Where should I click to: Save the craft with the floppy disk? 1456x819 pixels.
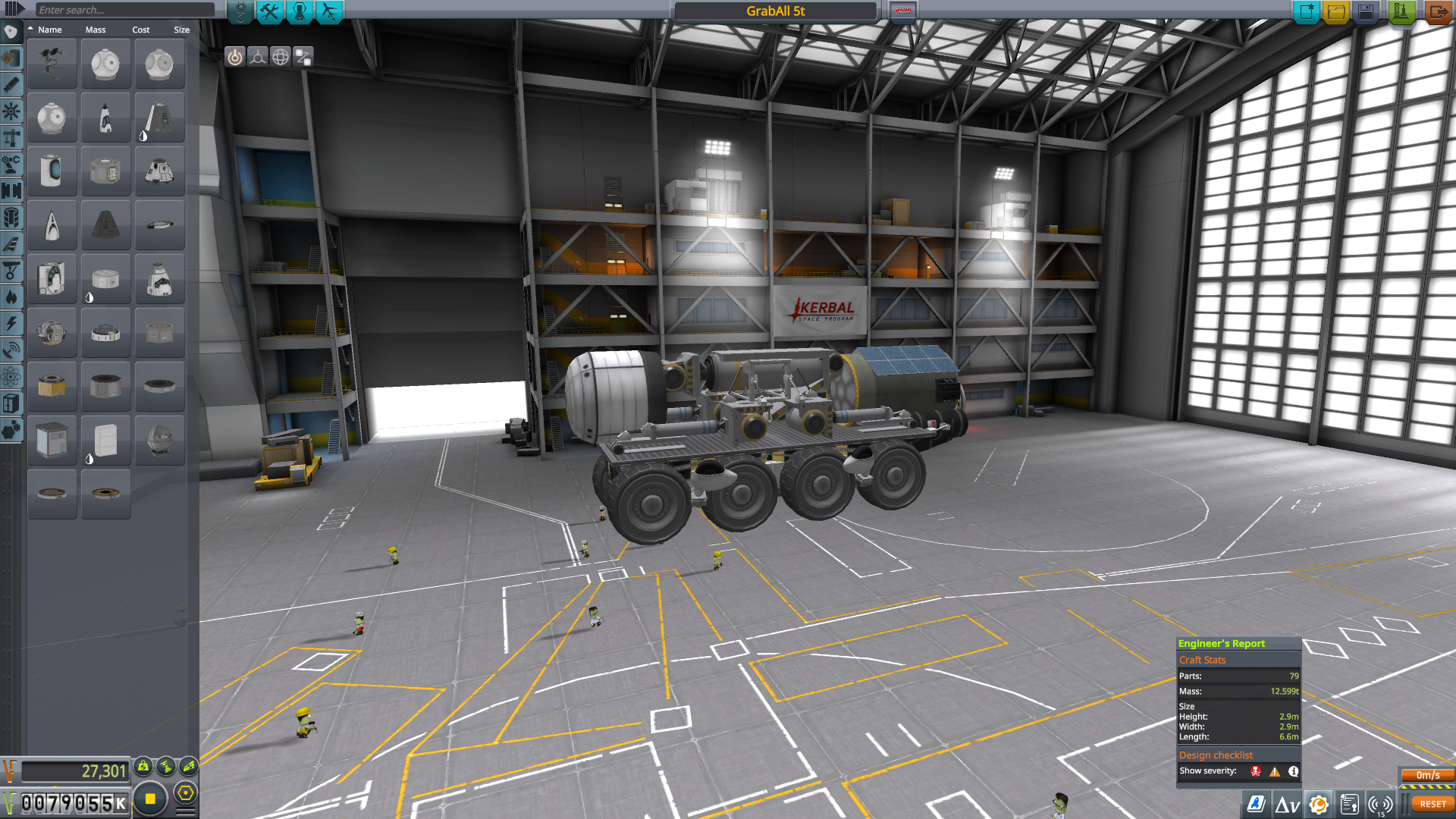pos(1366,11)
